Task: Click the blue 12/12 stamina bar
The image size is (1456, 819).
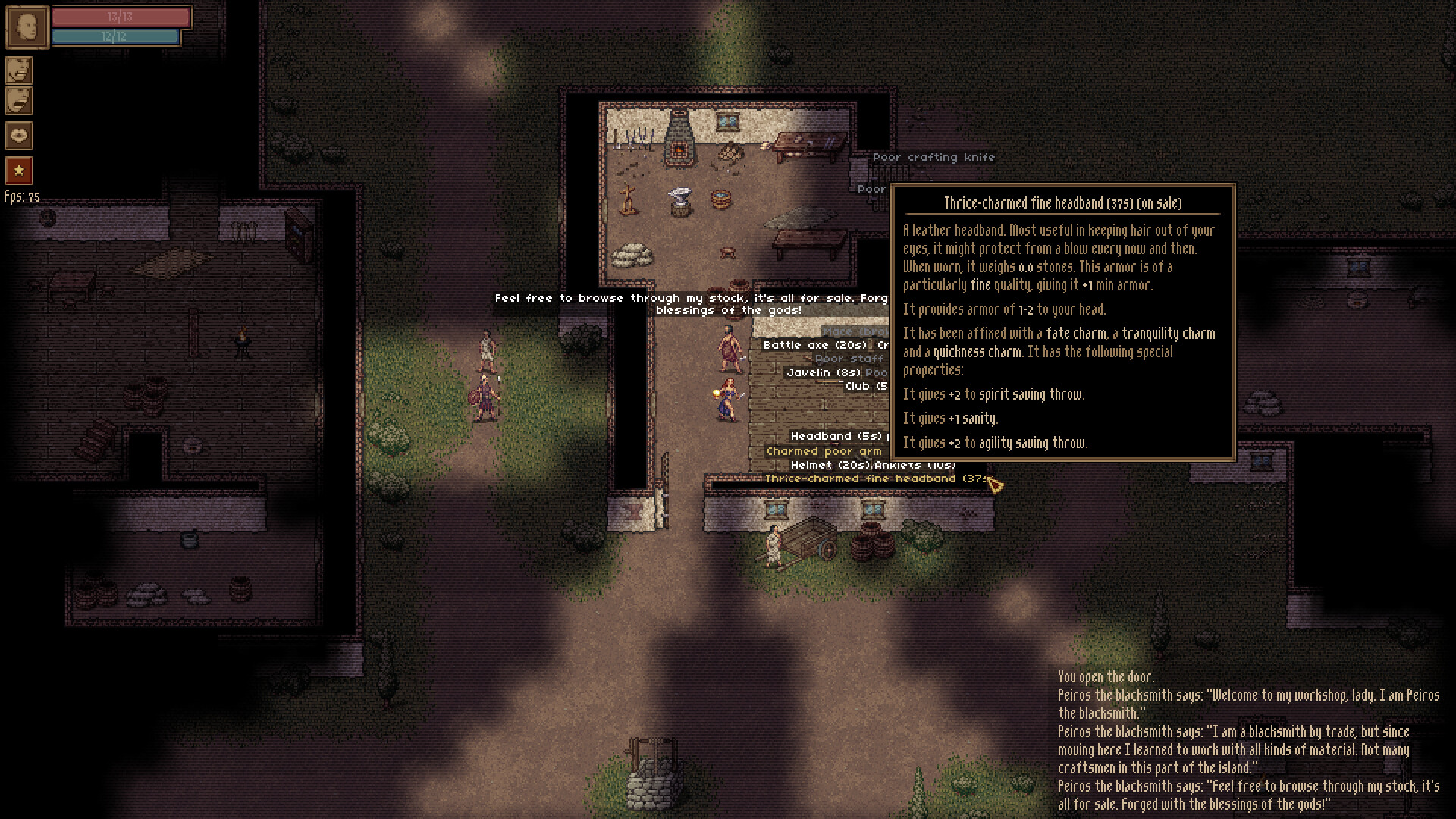Action: 115,36
